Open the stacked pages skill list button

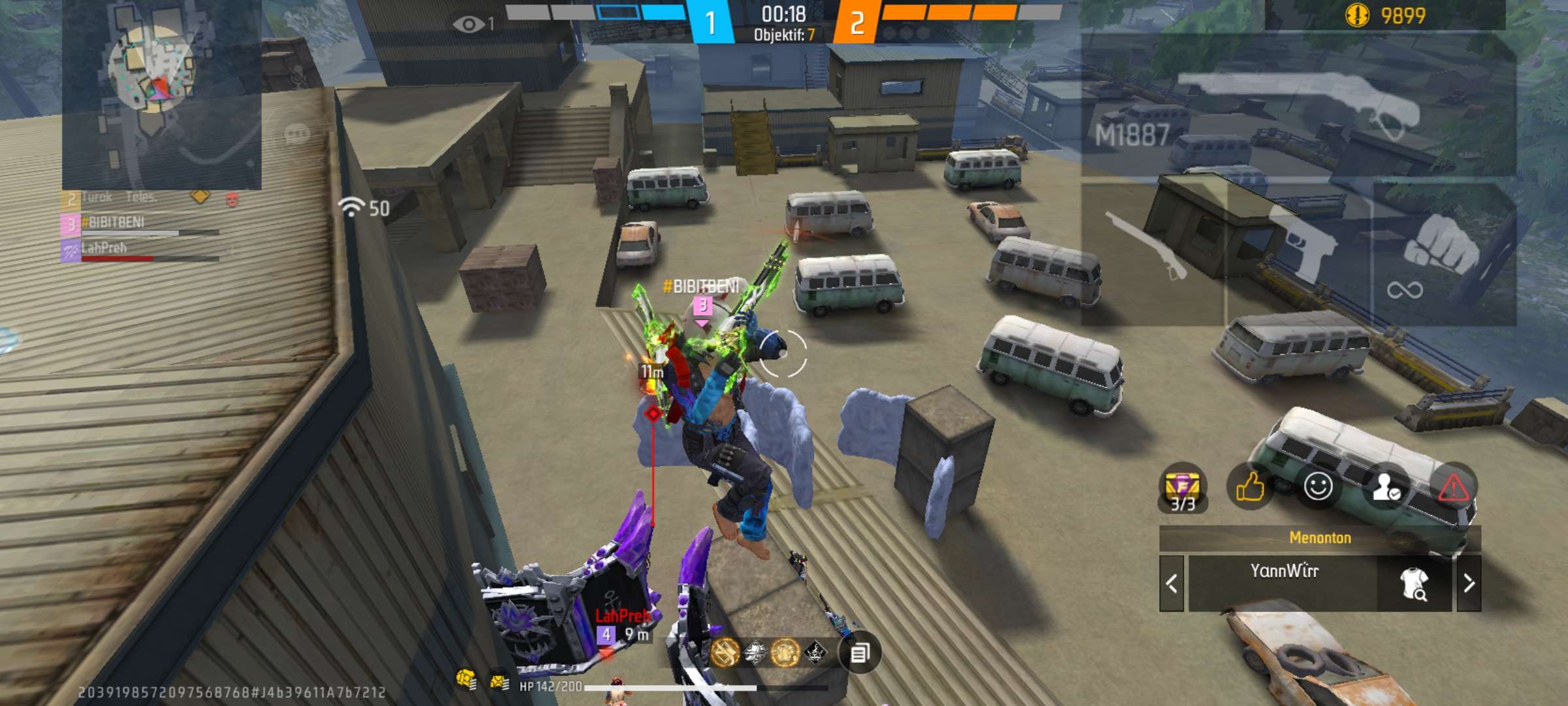[x=860, y=652]
